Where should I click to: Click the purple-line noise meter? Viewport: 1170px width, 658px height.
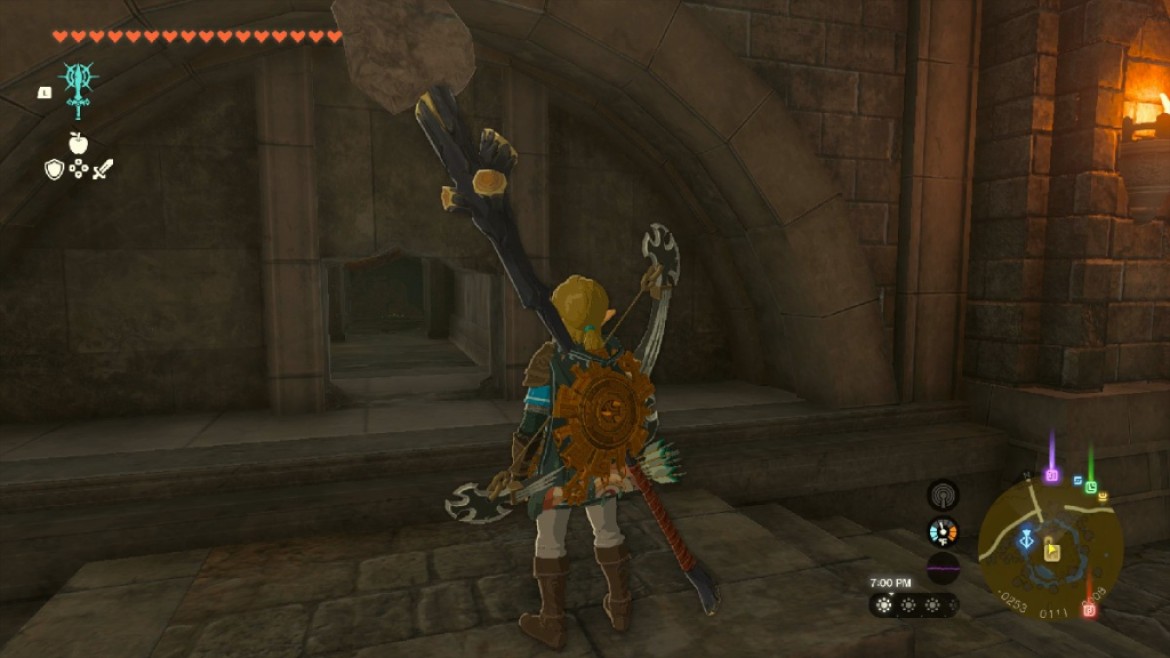click(942, 568)
